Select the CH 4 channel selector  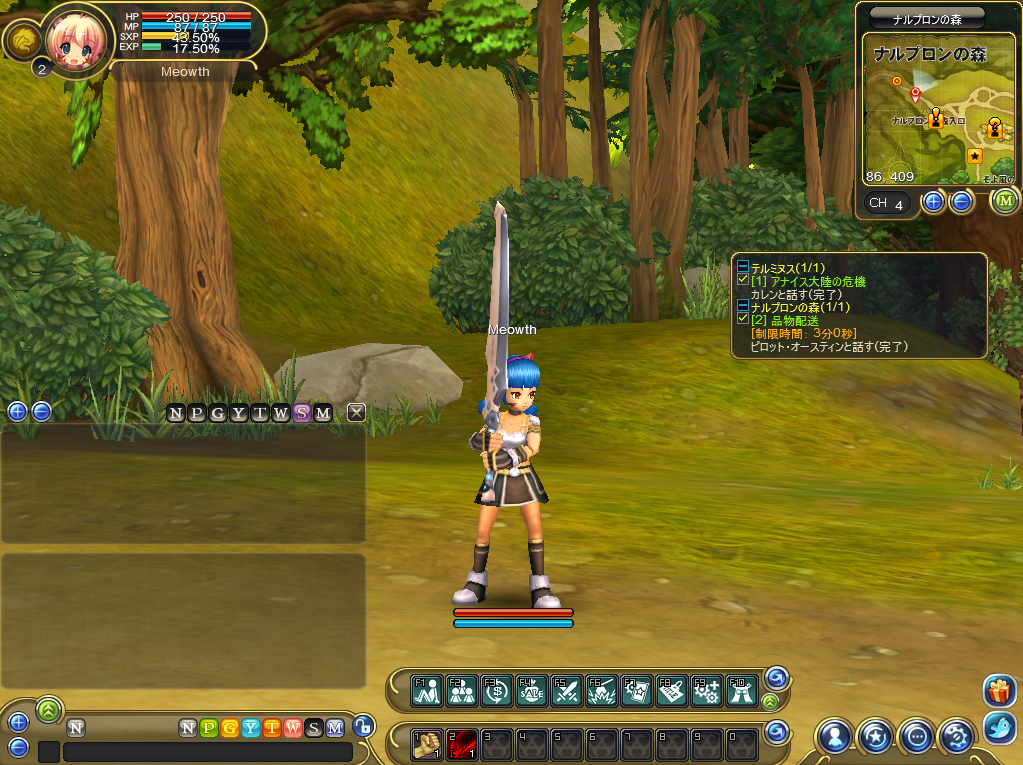click(x=887, y=204)
